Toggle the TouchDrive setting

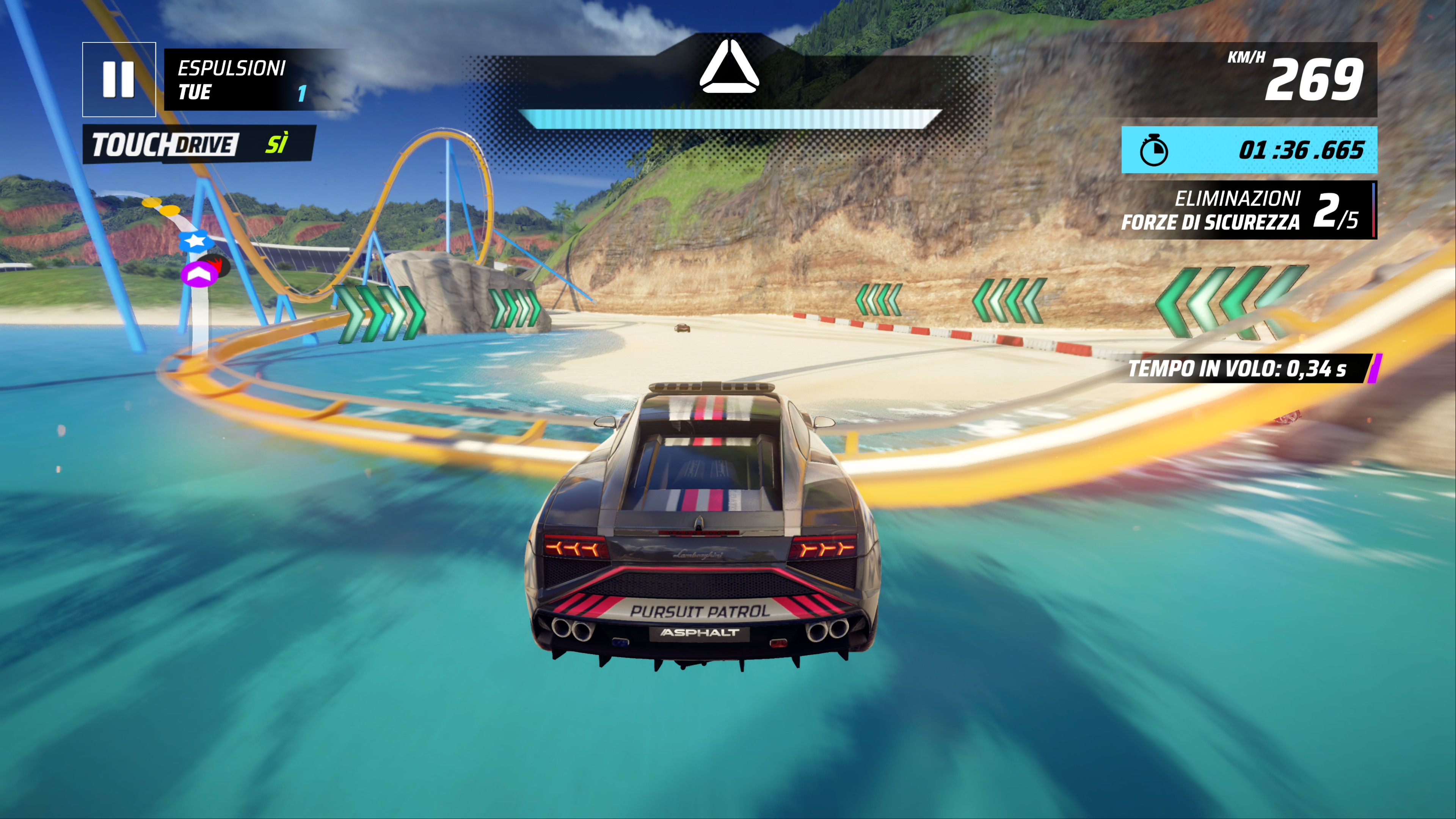tap(199, 144)
